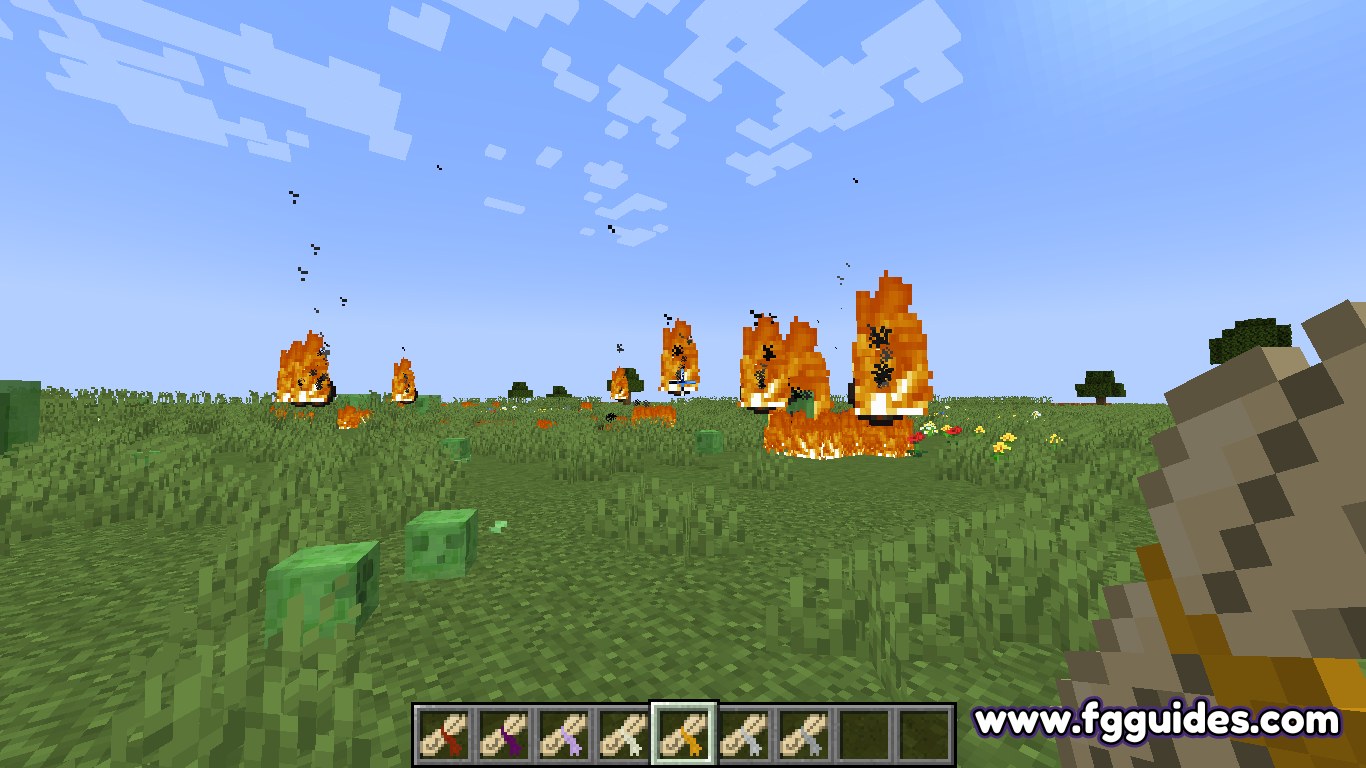Select the light silver-ribbon scroll slot
The width and height of the screenshot is (1366, 768).
click(x=744, y=735)
